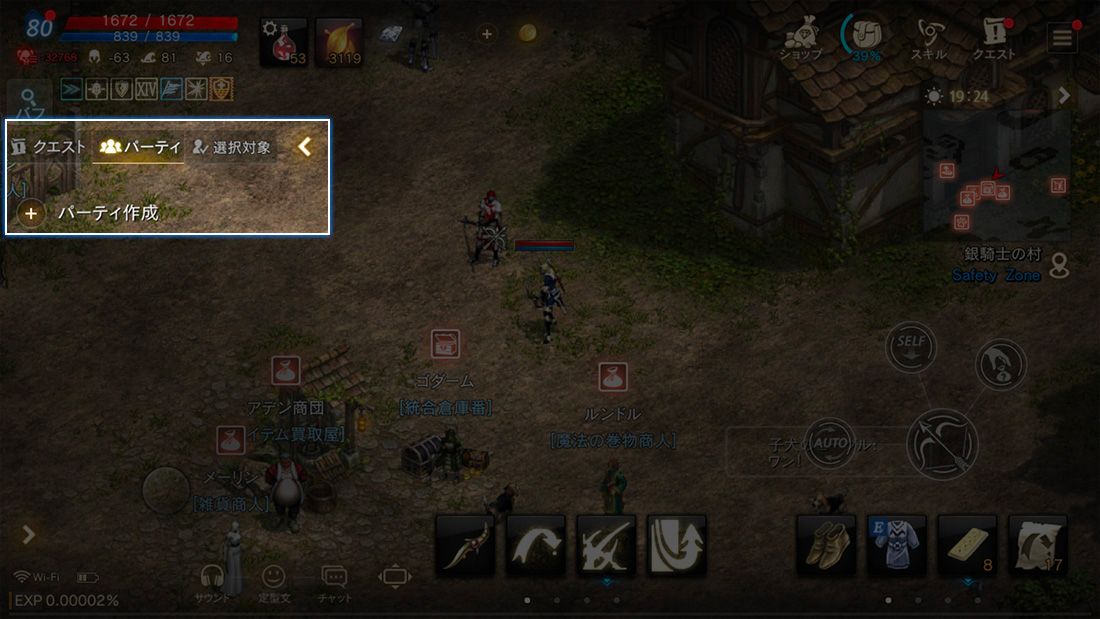Switch to the クエスト tab
The width and height of the screenshot is (1100, 619).
point(48,147)
